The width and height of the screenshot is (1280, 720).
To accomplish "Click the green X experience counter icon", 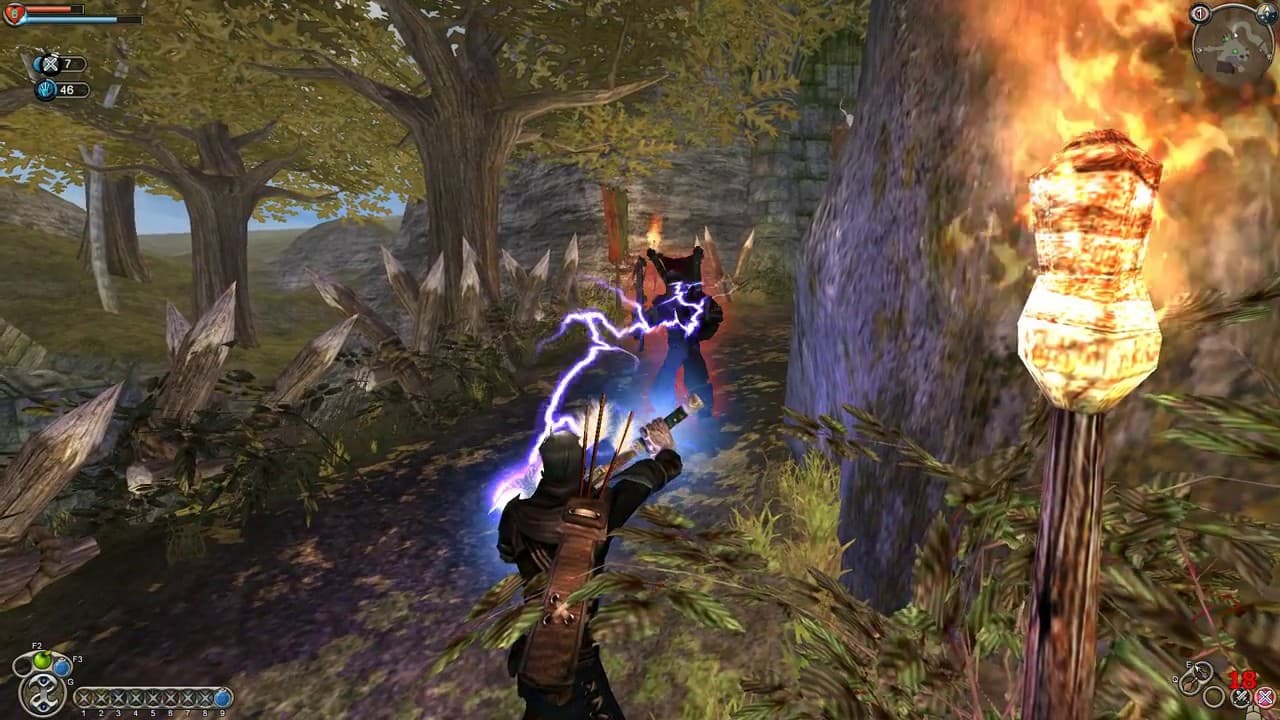I will 50,63.
